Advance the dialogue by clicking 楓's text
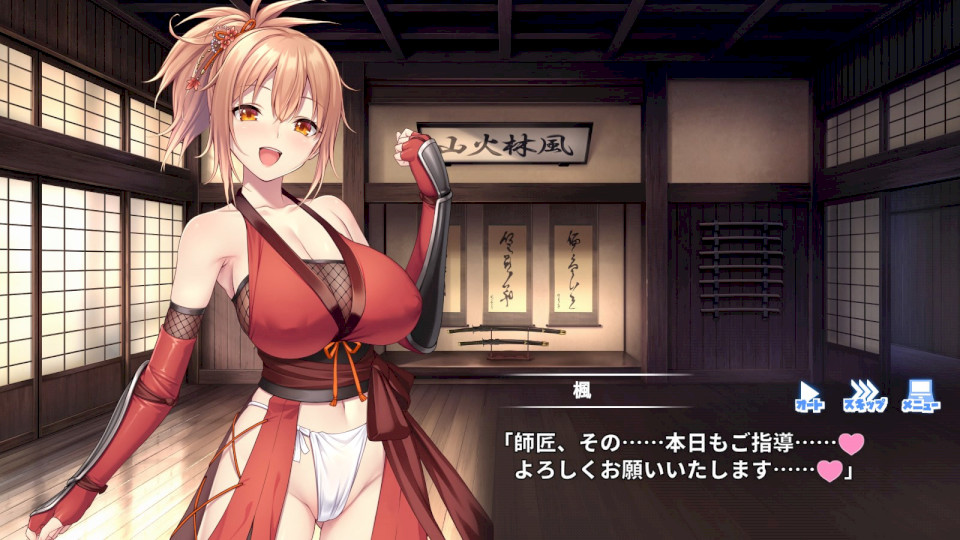This screenshot has width=960, height=540. (680, 455)
